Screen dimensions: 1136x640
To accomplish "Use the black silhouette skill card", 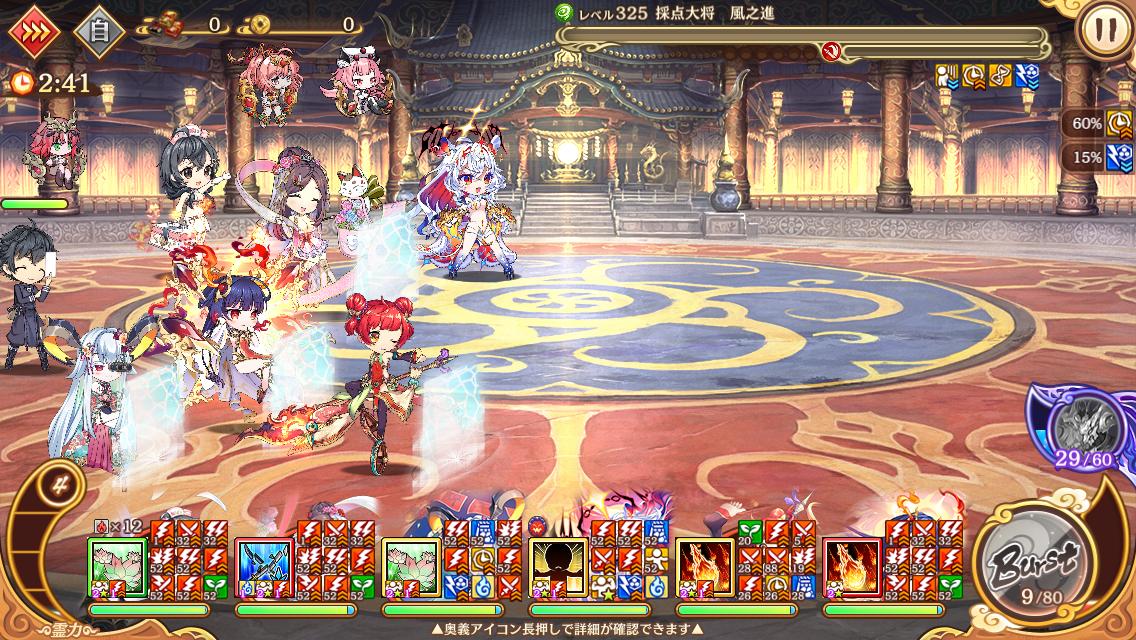I will (558, 568).
